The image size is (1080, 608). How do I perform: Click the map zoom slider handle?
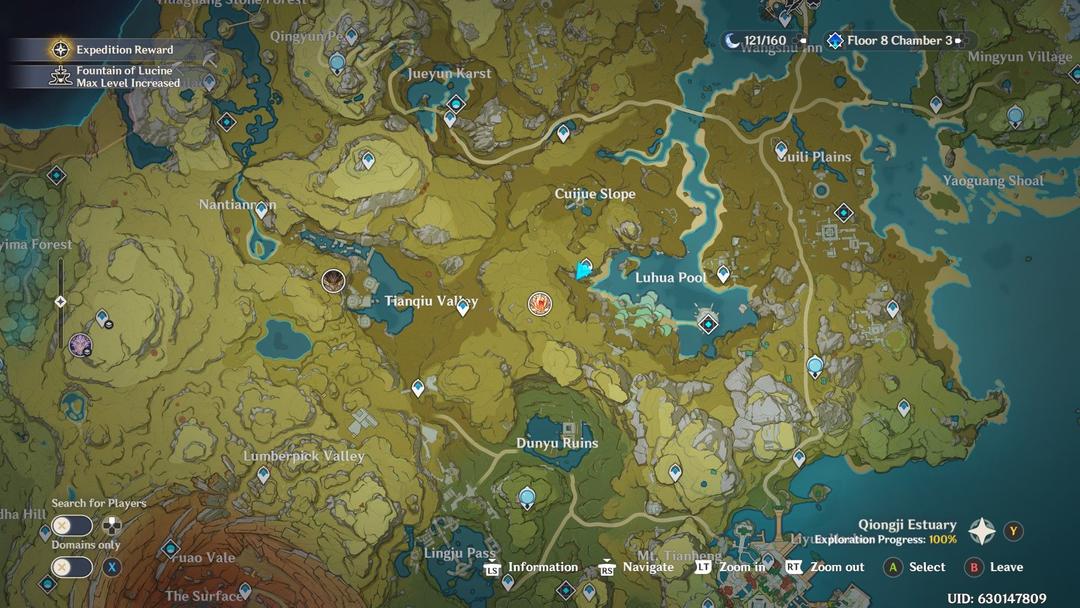point(60,301)
